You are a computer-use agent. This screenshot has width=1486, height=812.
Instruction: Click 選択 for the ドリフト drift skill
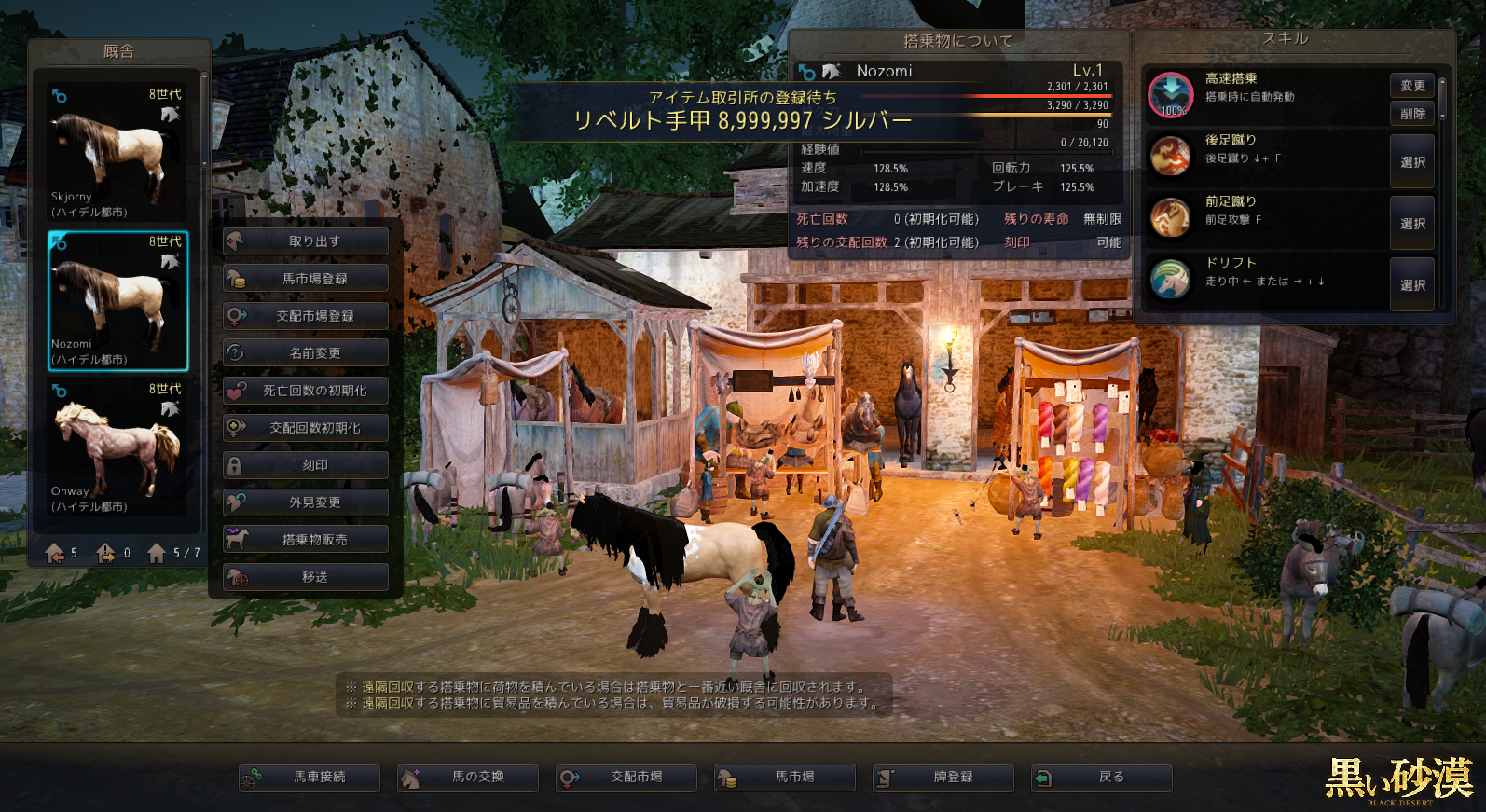click(x=1411, y=285)
